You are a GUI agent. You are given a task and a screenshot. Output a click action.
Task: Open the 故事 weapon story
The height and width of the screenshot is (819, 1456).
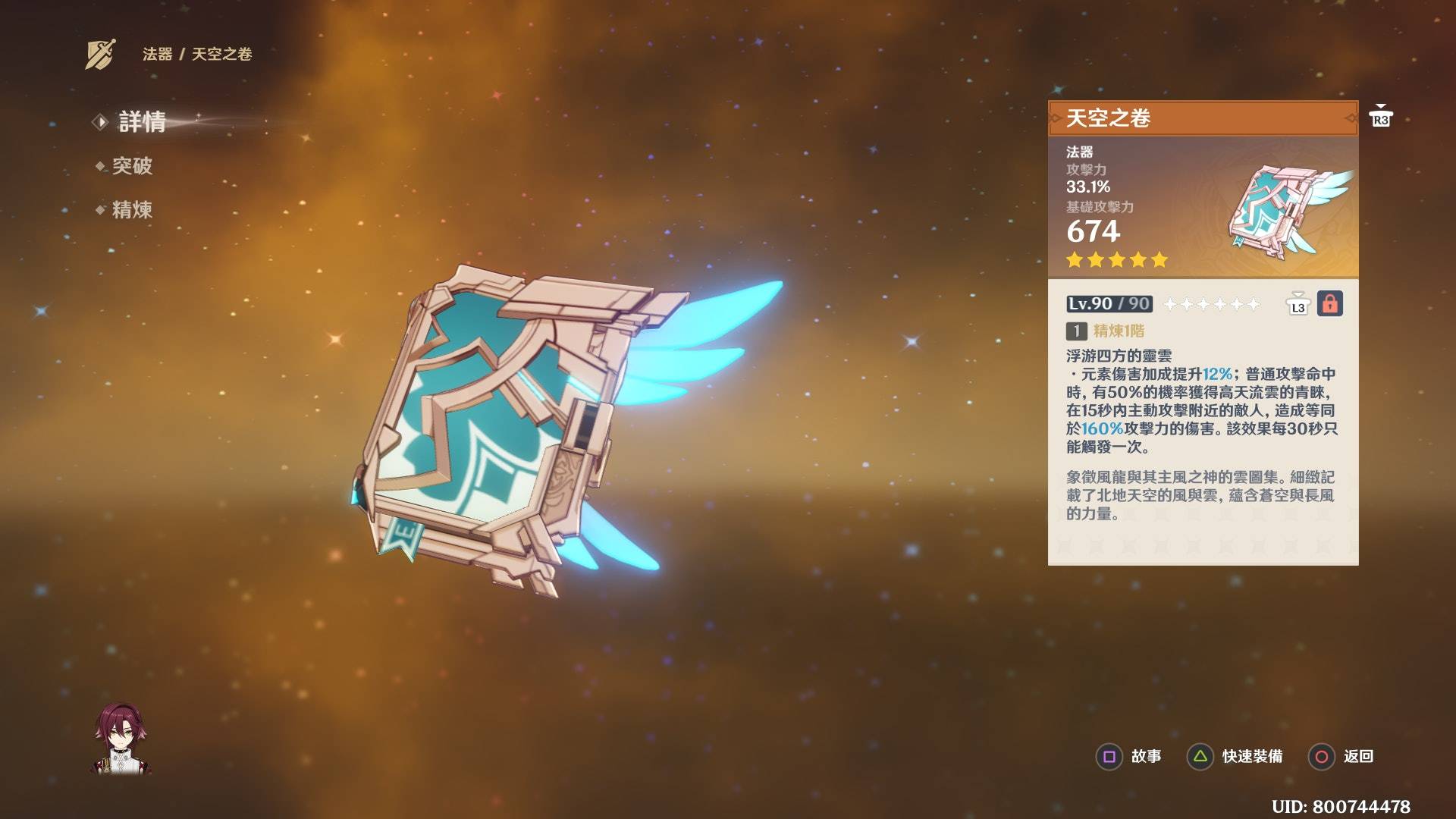1129,756
